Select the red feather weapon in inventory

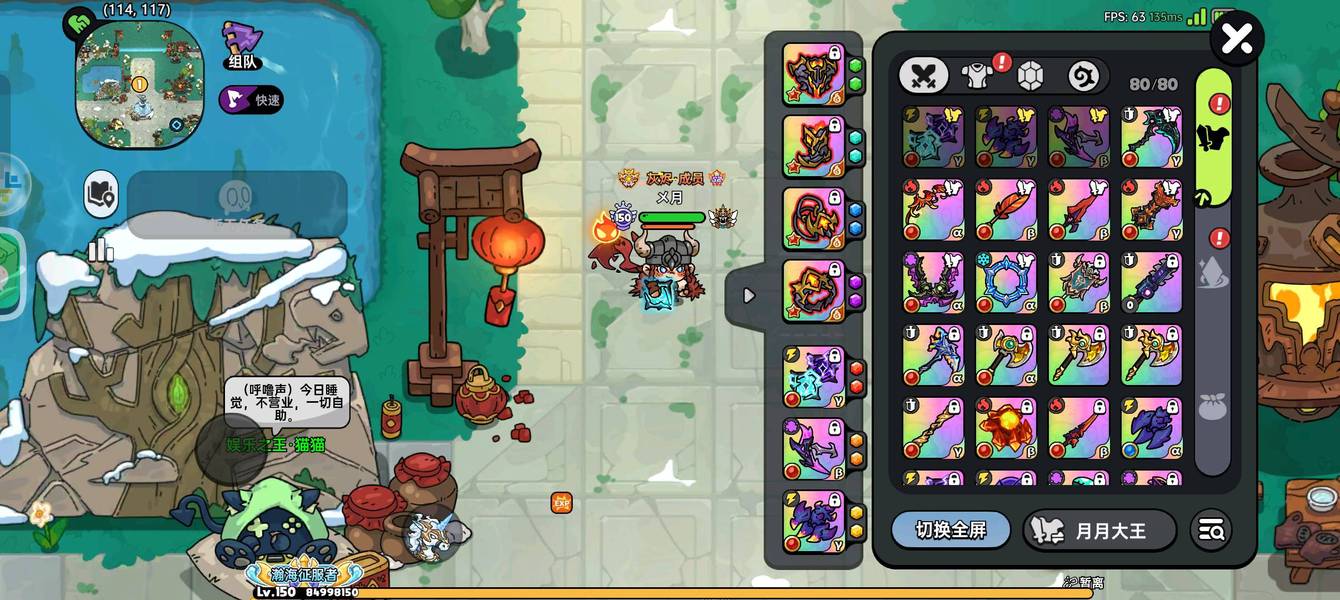click(x=1006, y=210)
